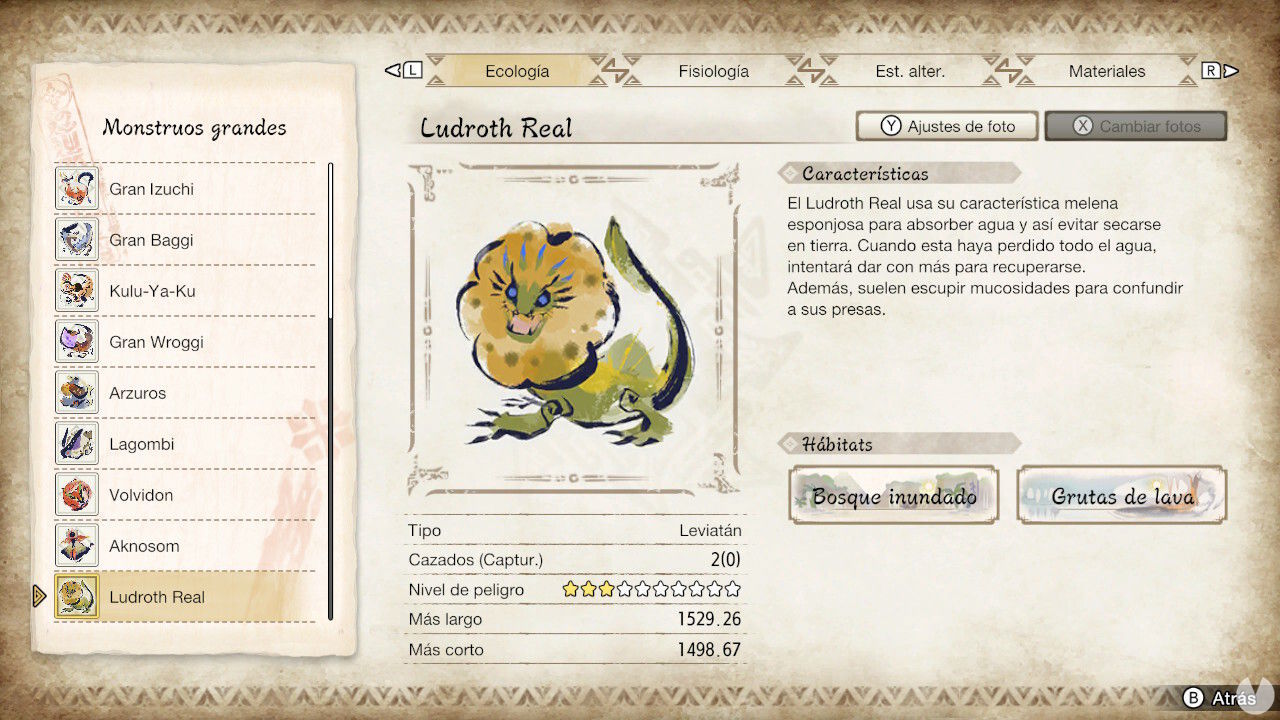The height and width of the screenshot is (720, 1280).
Task: Click the Gran Baggi portrait icon
Action: point(77,239)
